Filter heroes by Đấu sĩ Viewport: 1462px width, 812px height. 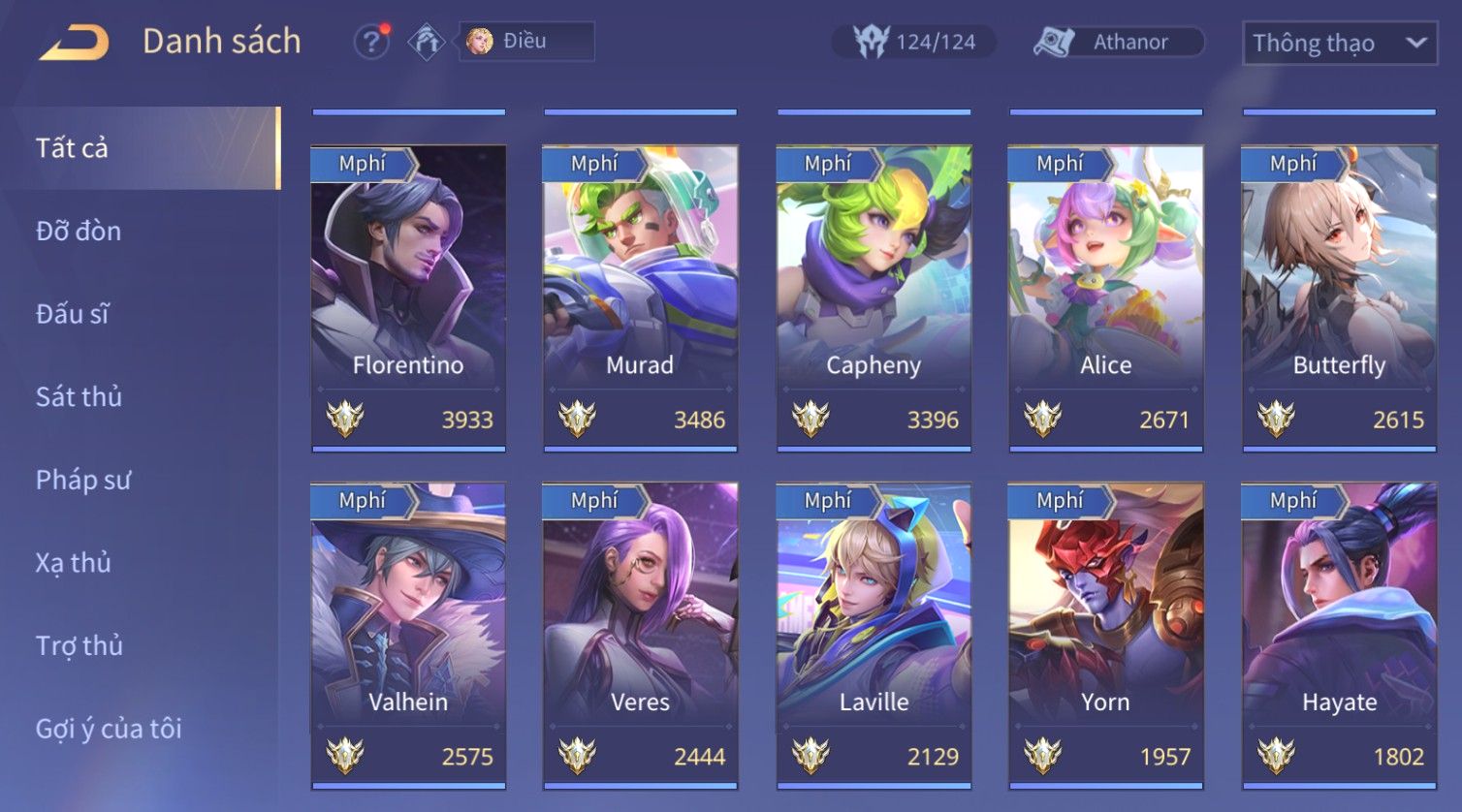coord(73,314)
